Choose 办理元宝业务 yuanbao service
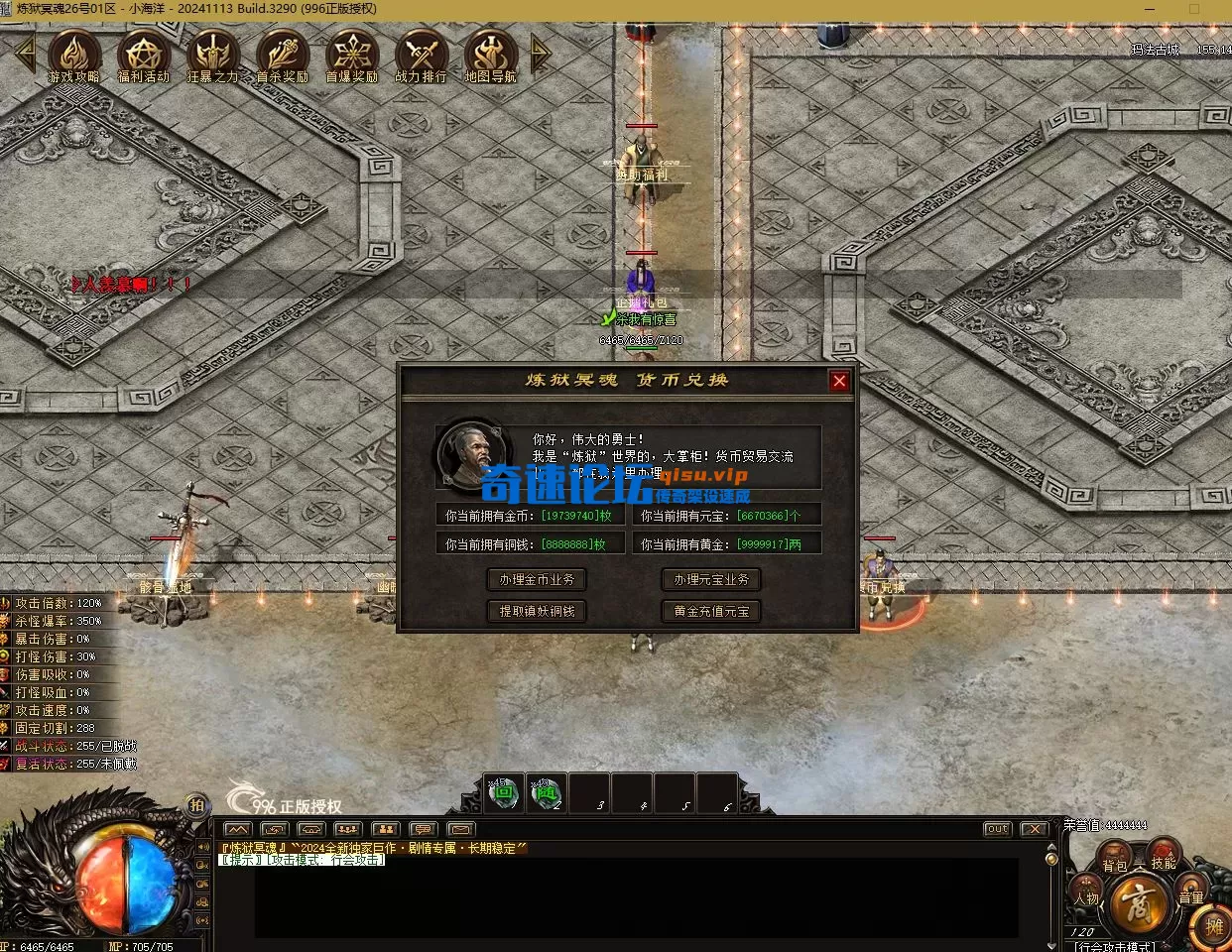This screenshot has width=1232, height=952. [x=711, y=580]
